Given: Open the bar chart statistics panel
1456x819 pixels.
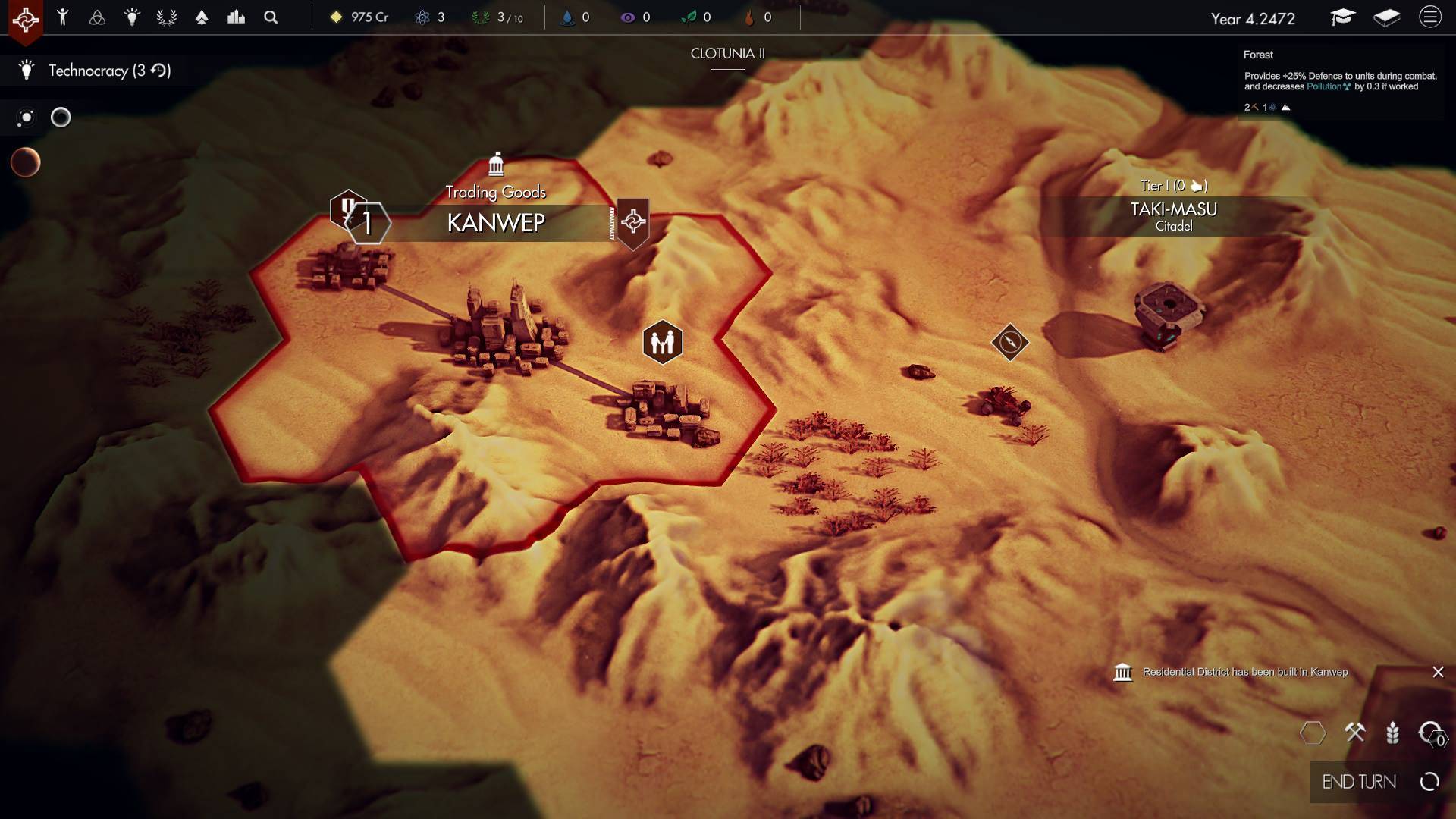Looking at the screenshot, I should [236, 17].
